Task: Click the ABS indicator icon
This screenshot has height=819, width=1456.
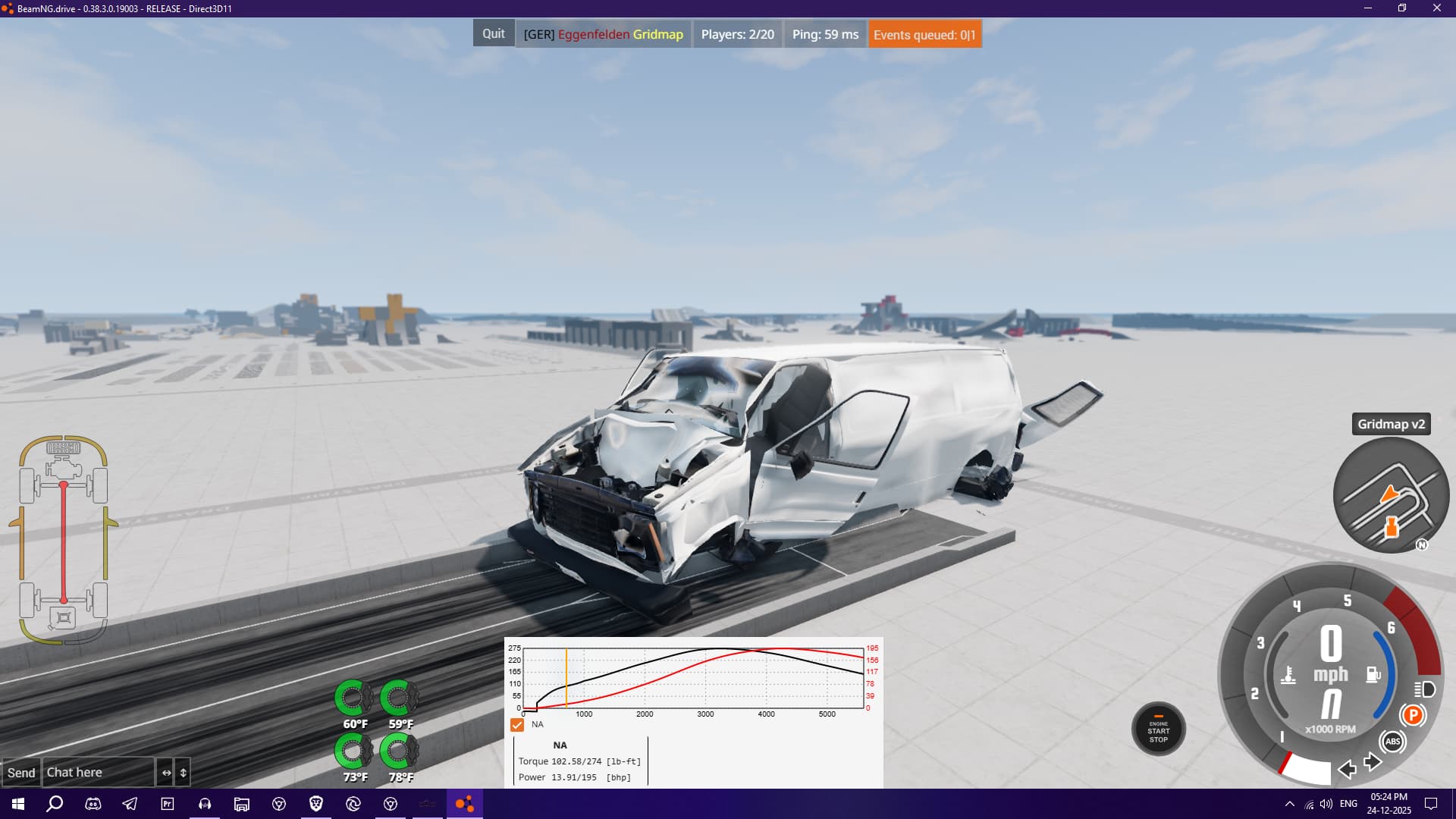Action: click(x=1392, y=742)
